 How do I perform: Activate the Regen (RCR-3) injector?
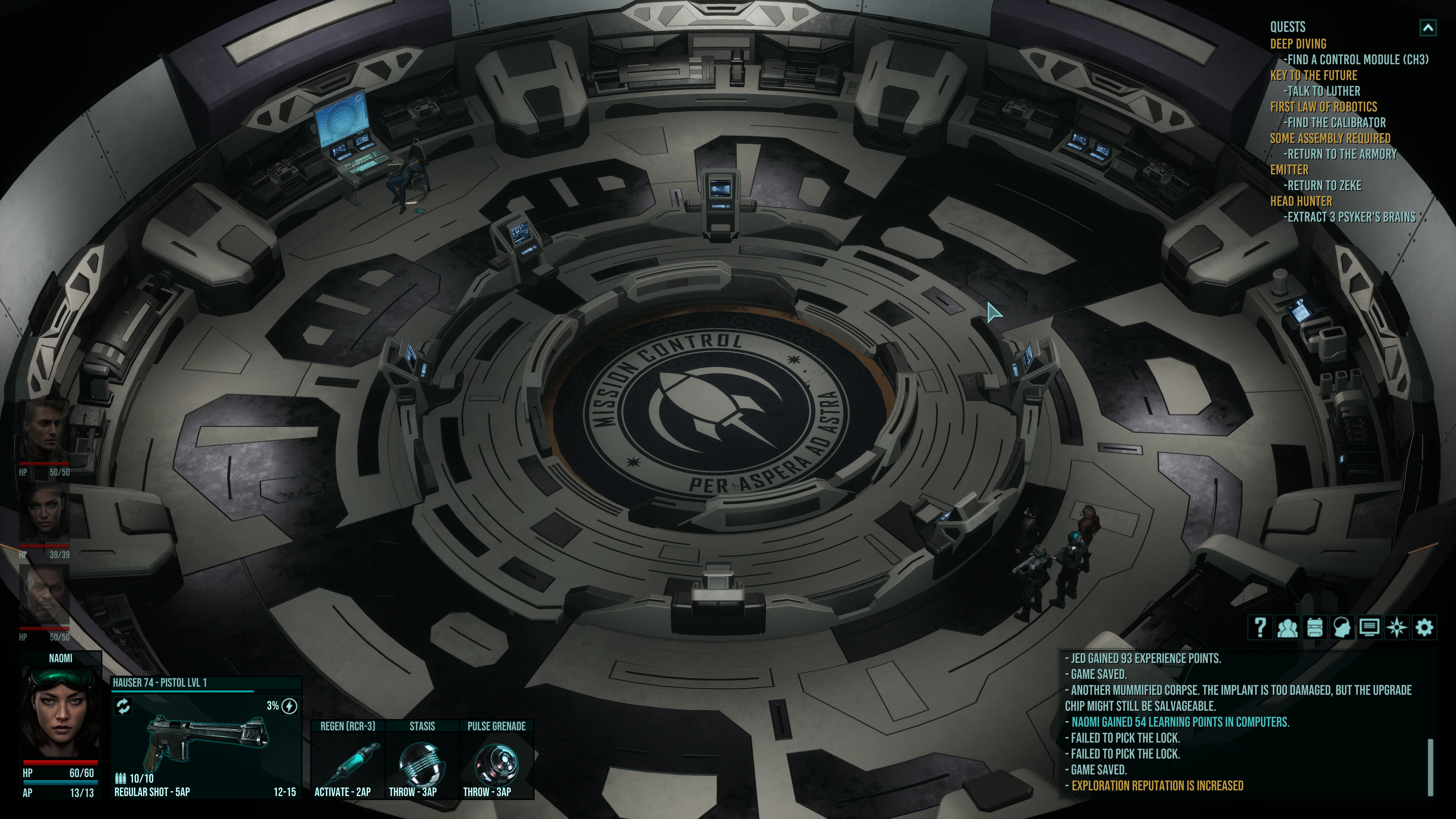[x=348, y=760]
